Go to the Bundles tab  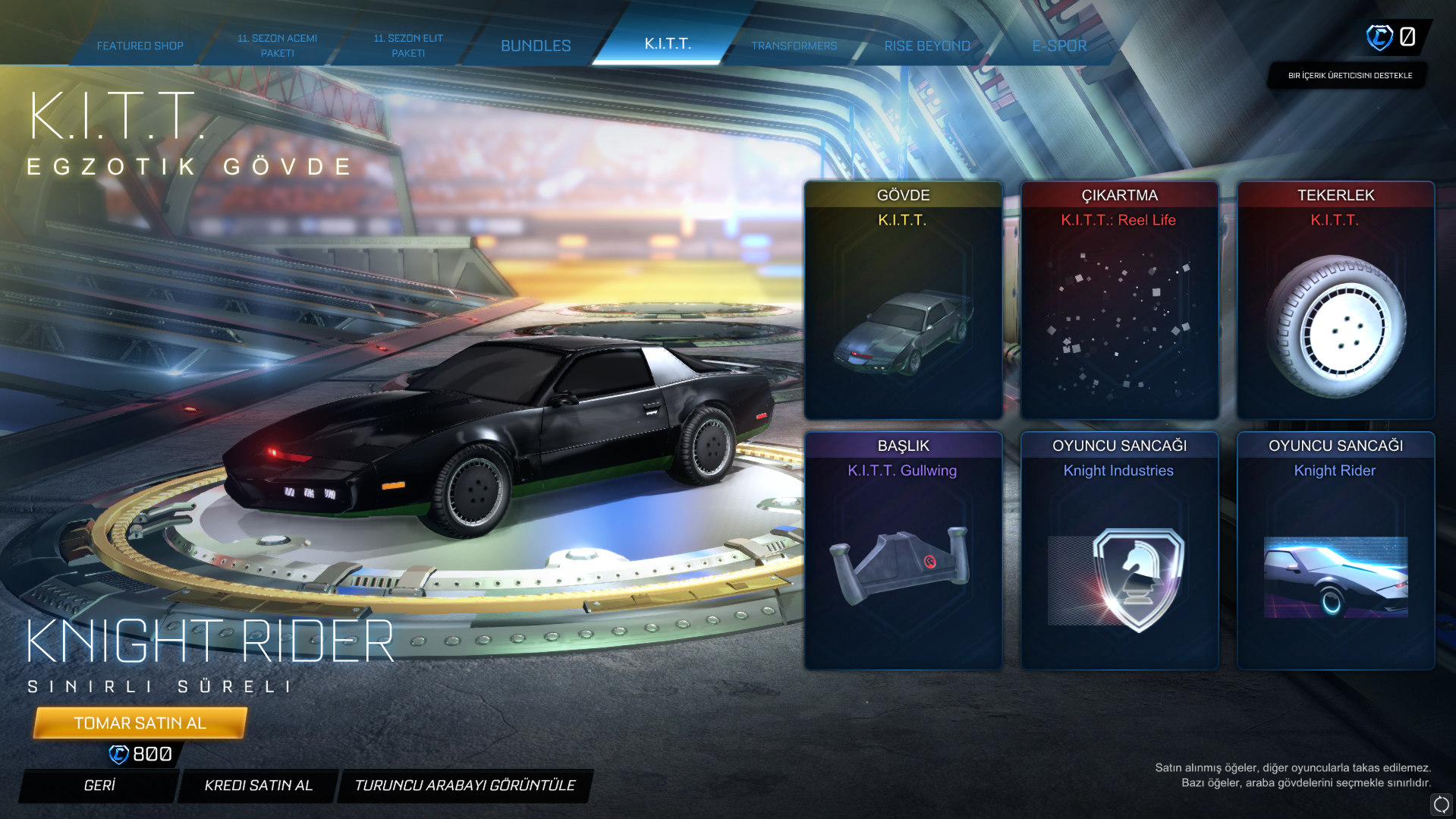(536, 46)
